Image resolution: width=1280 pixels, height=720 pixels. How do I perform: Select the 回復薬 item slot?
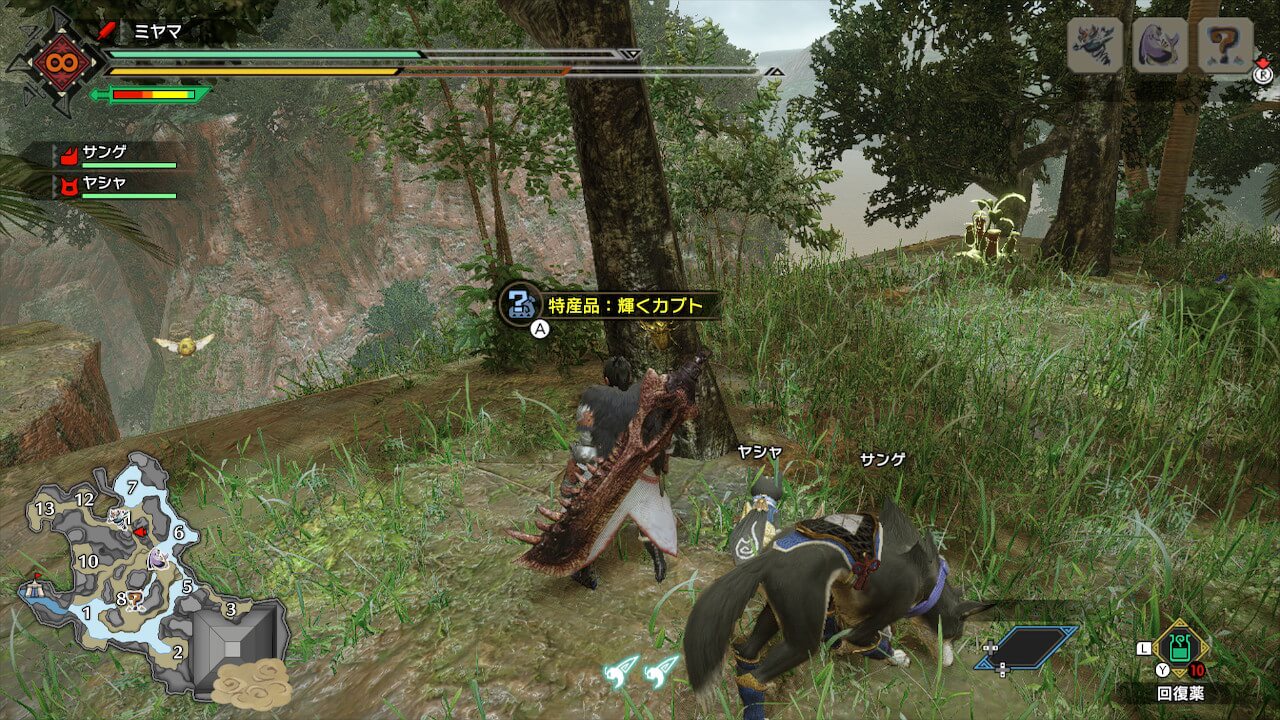1180,650
